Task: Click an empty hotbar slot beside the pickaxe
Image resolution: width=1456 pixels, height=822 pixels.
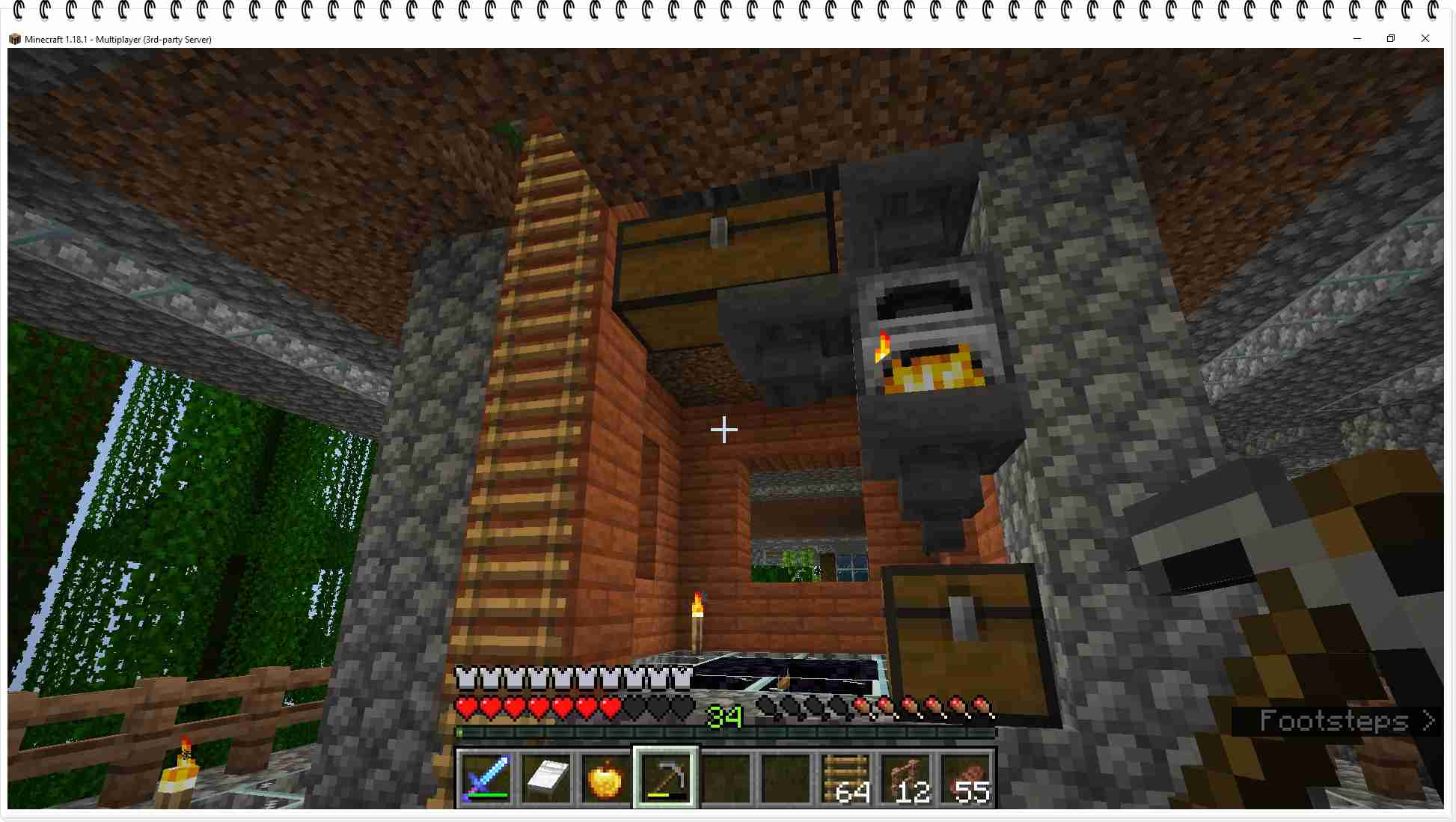Action: 725,779
